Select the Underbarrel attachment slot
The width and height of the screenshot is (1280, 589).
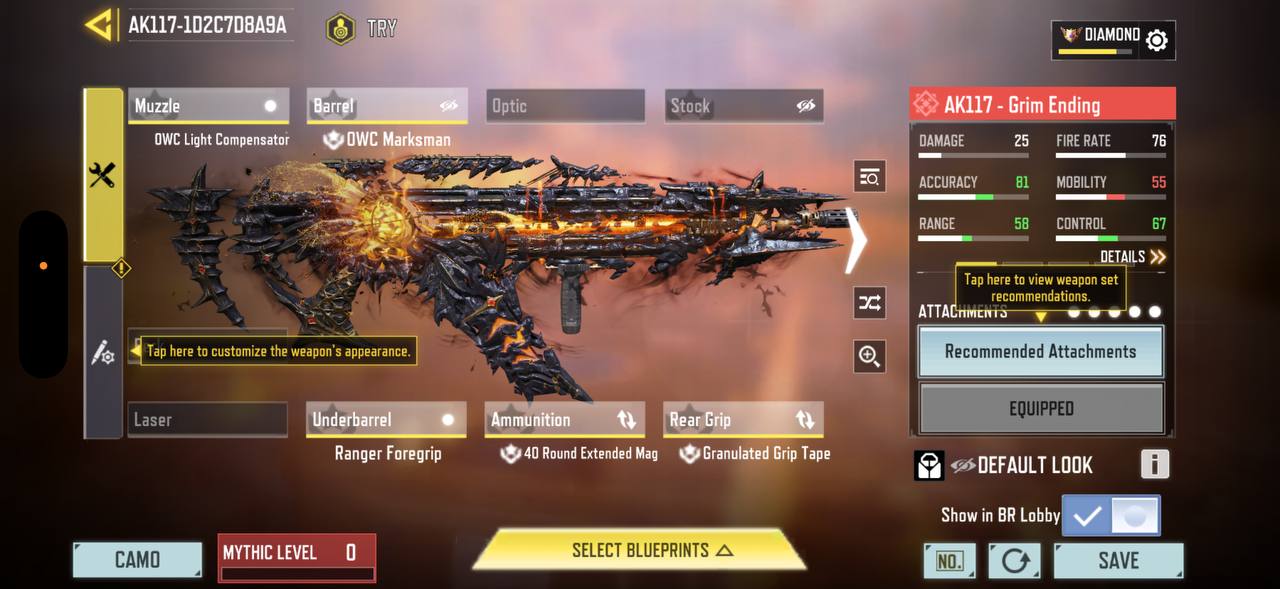386,420
